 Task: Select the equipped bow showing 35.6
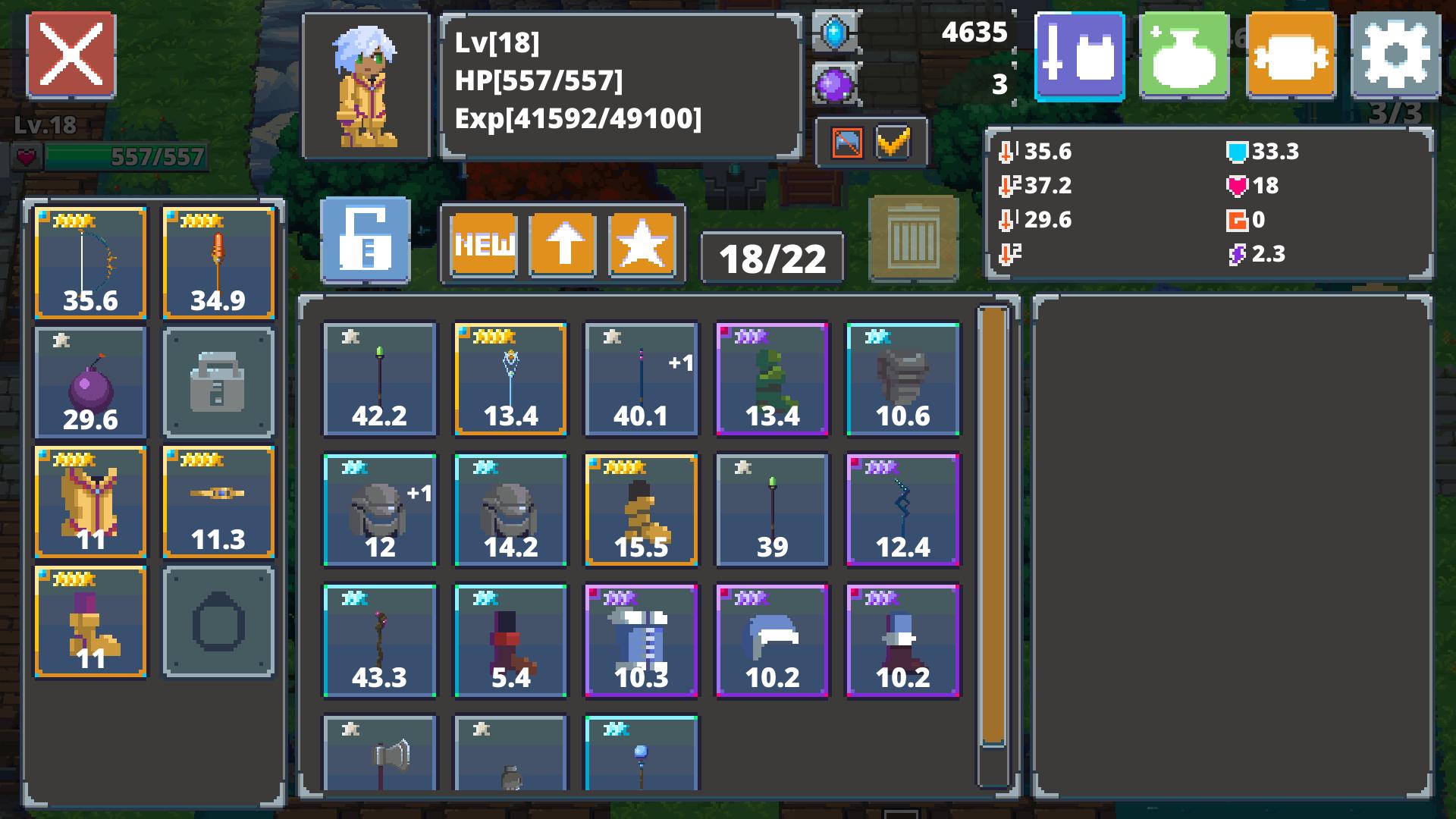click(x=89, y=262)
